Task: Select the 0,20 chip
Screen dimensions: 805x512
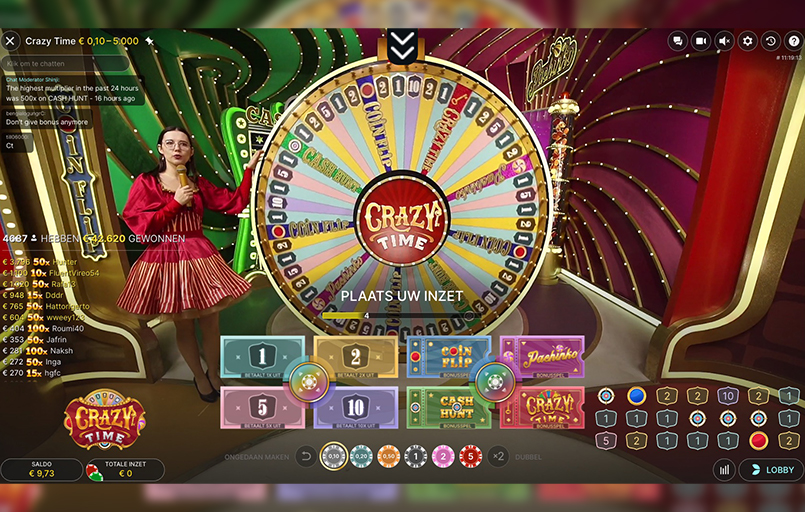Action: 361,456
